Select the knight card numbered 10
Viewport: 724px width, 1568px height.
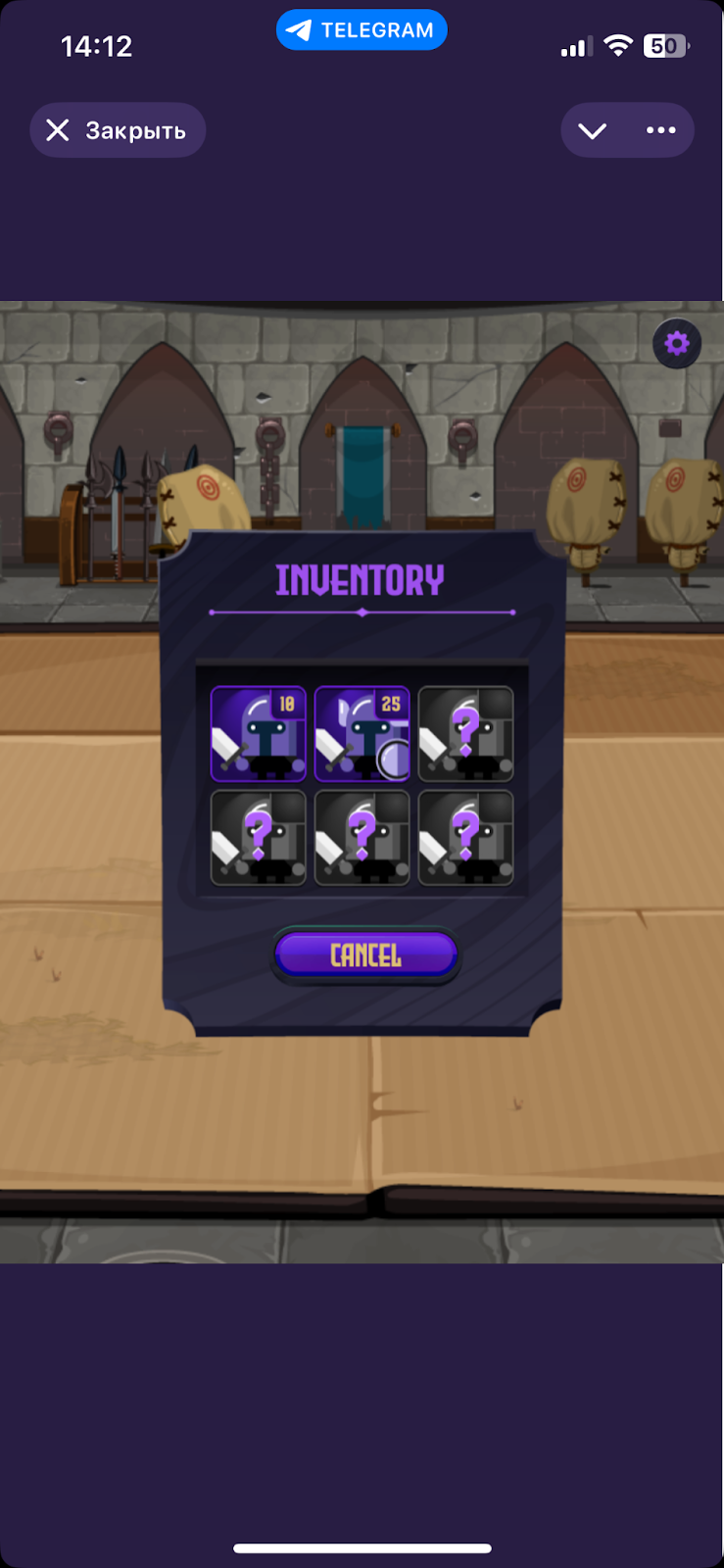(x=259, y=733)
